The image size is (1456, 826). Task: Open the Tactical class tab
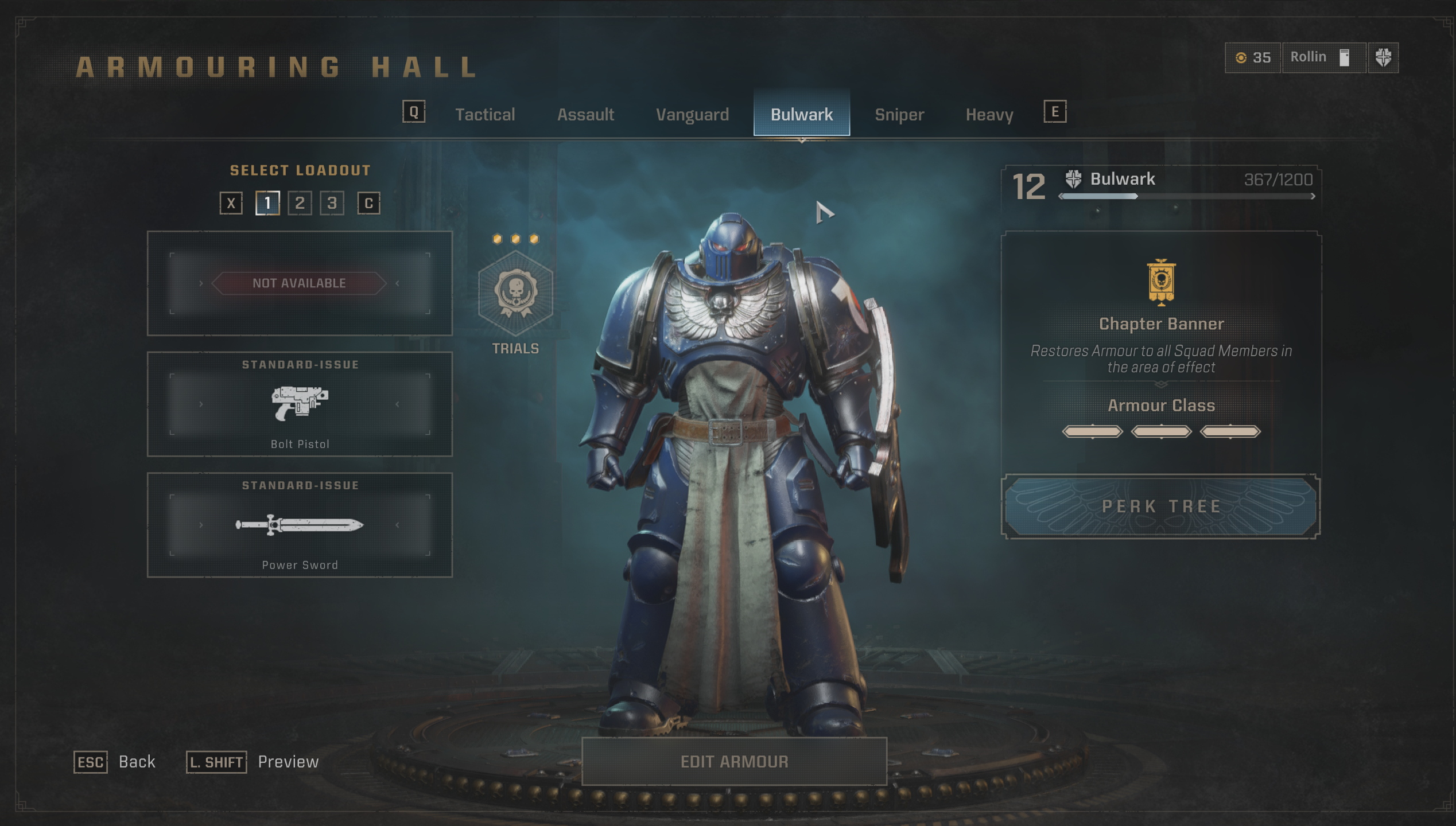coord(485,114)
